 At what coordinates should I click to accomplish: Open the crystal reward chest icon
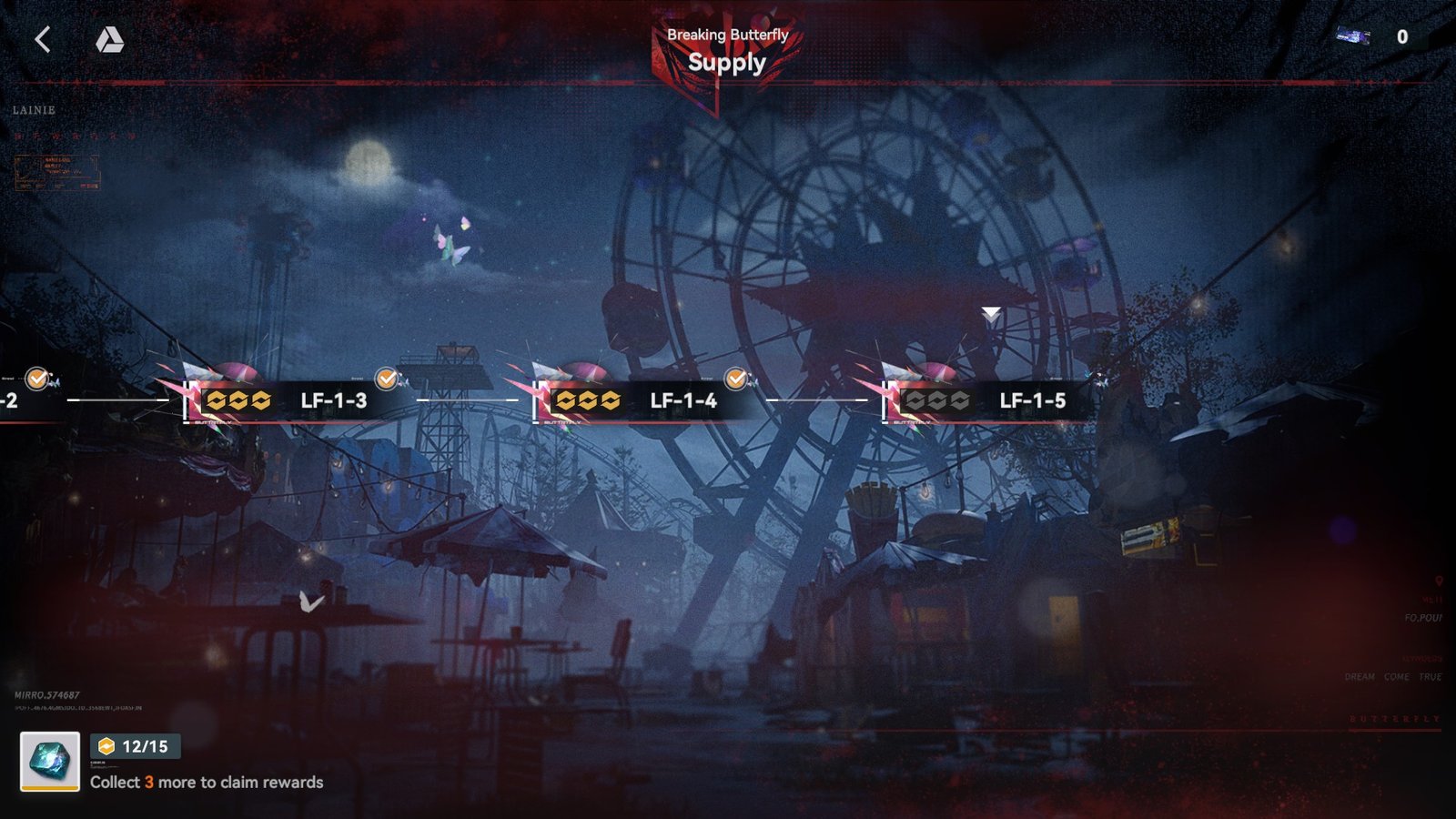[50, 761]
